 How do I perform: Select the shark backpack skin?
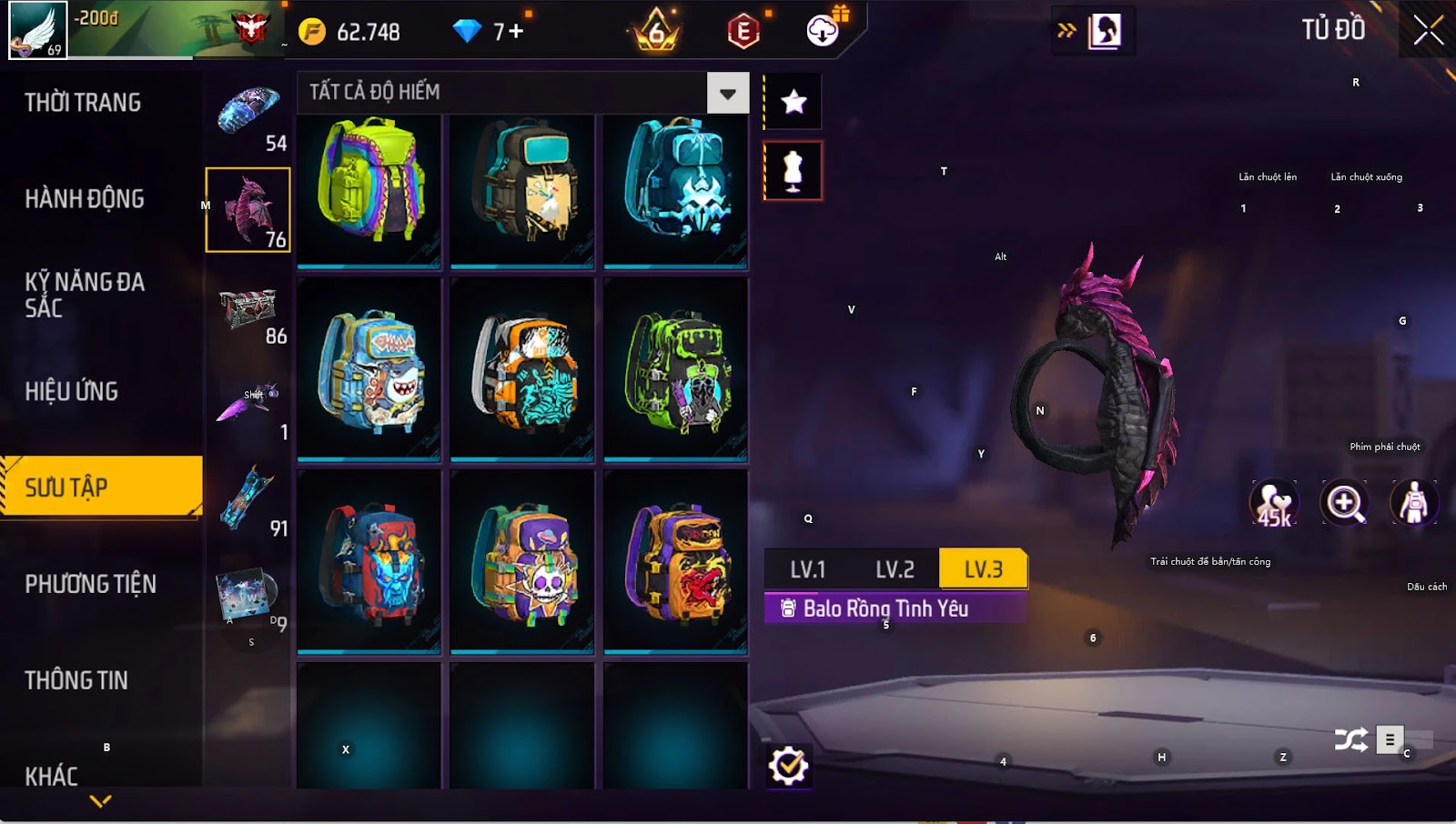point(369,369)
